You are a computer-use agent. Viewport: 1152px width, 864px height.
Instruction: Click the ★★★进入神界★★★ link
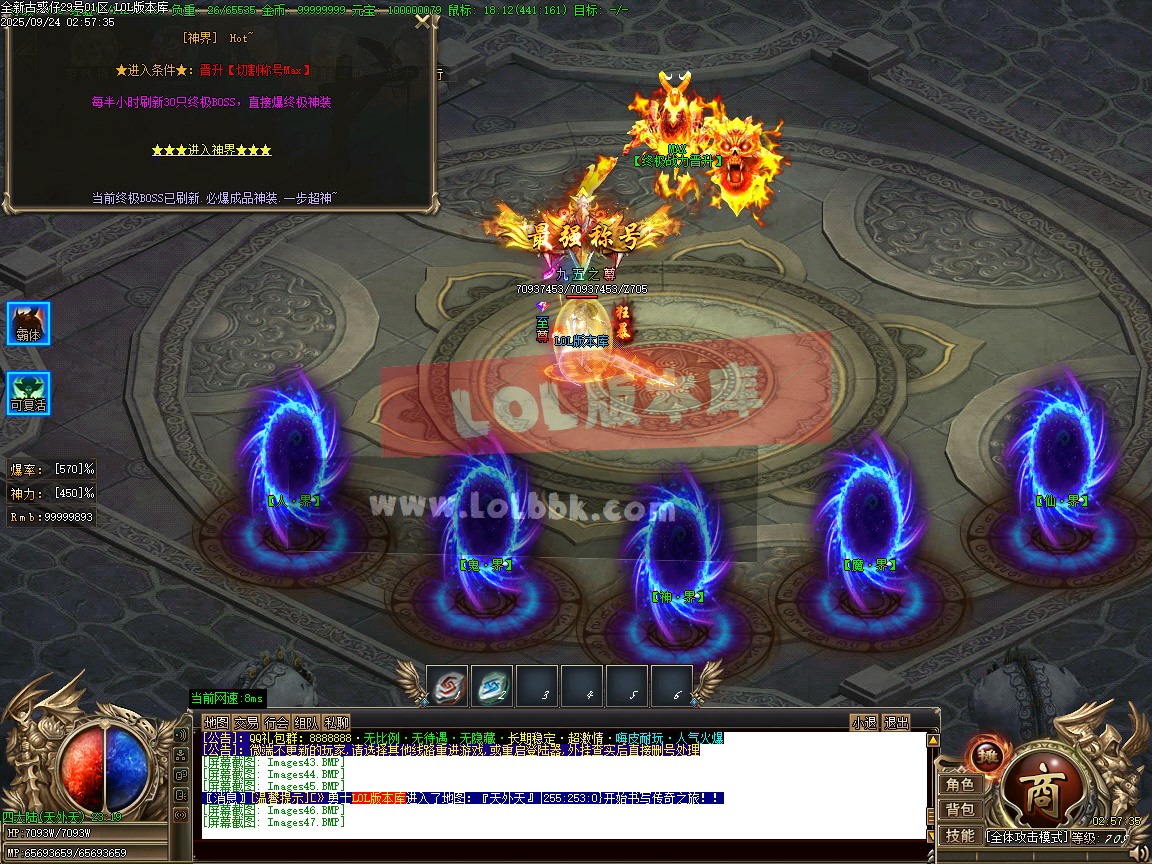coord(211,150)
